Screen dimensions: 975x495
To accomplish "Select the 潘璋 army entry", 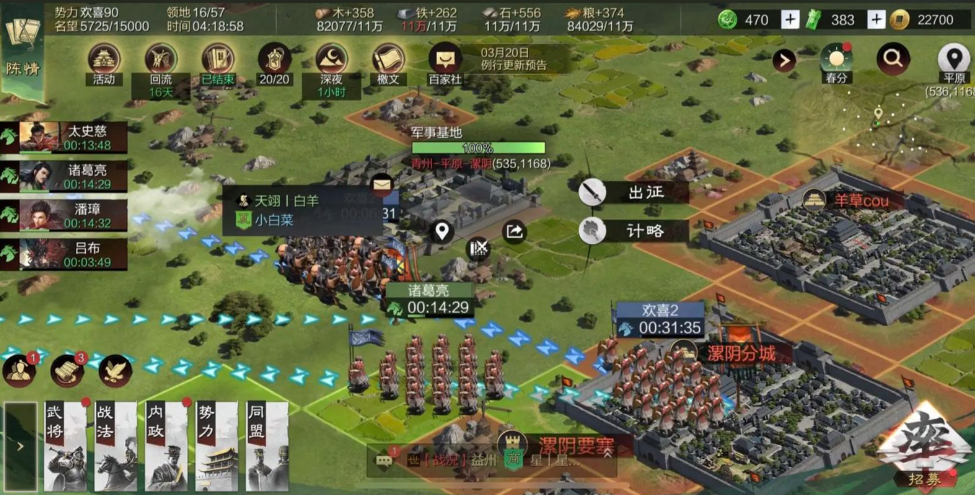I will tap(65, 216).
